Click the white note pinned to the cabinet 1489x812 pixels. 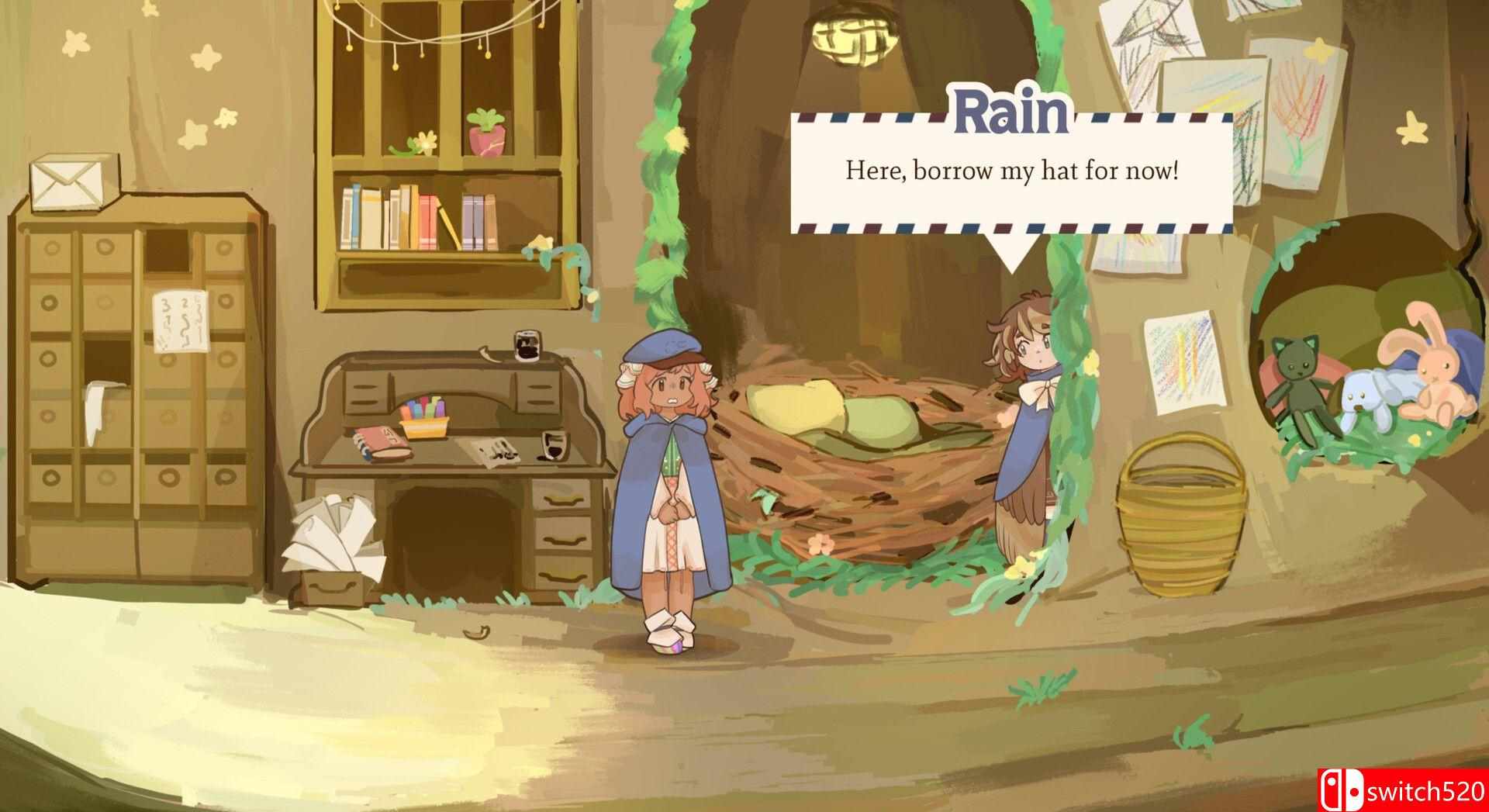pyautogui.click(x=180, y=324)
